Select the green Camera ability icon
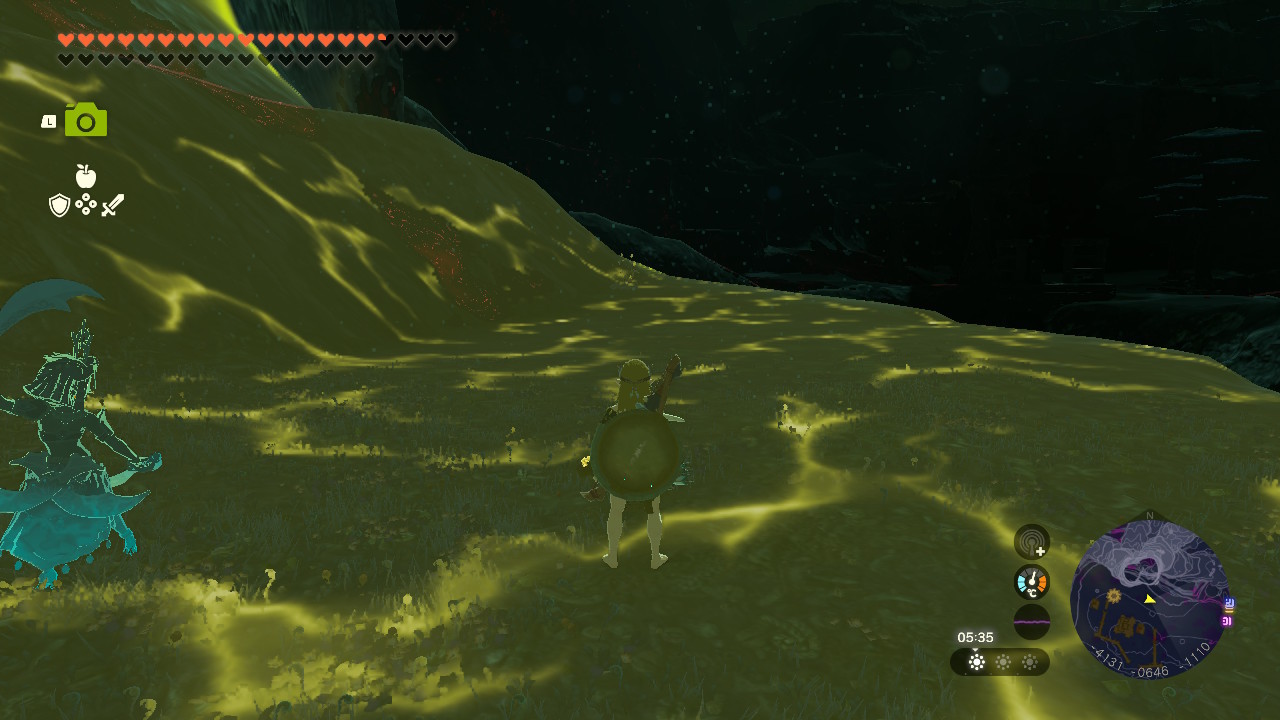1280x720 pixels. (86, 121)
